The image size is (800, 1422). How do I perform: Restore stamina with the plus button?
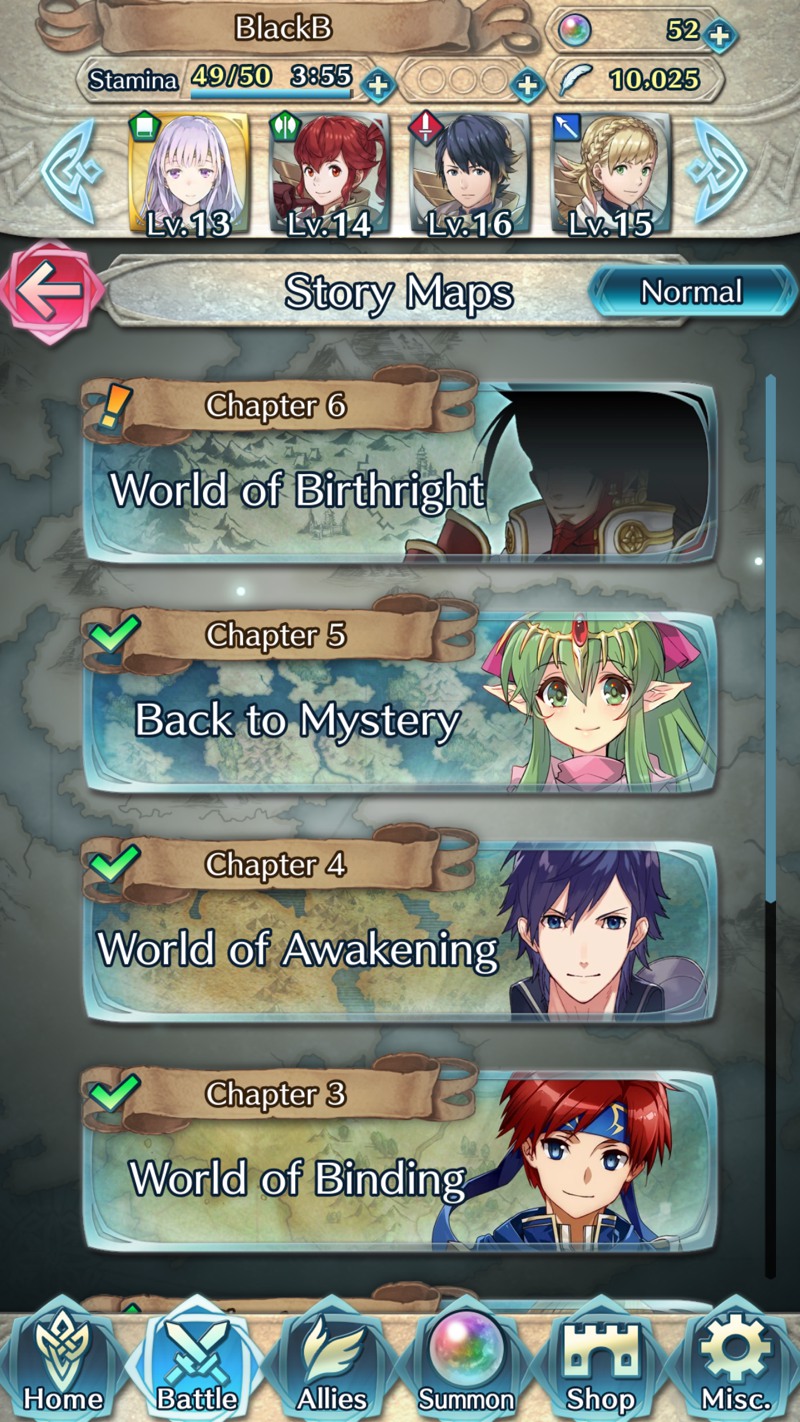pos(377,84)
